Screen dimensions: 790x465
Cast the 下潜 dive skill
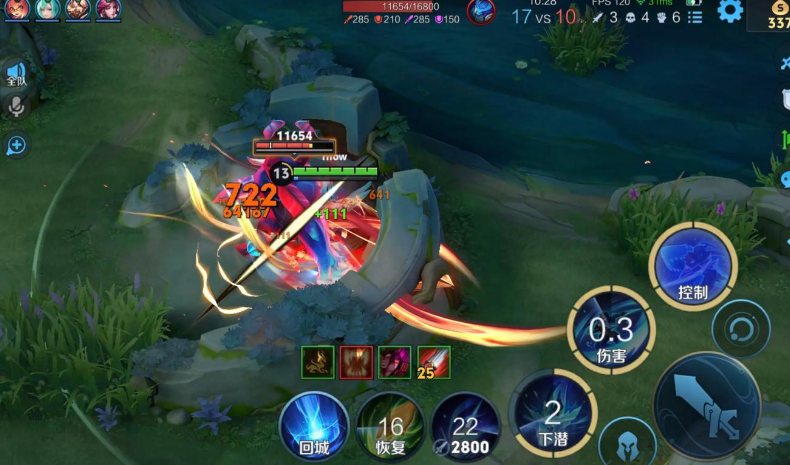[552, 412]
